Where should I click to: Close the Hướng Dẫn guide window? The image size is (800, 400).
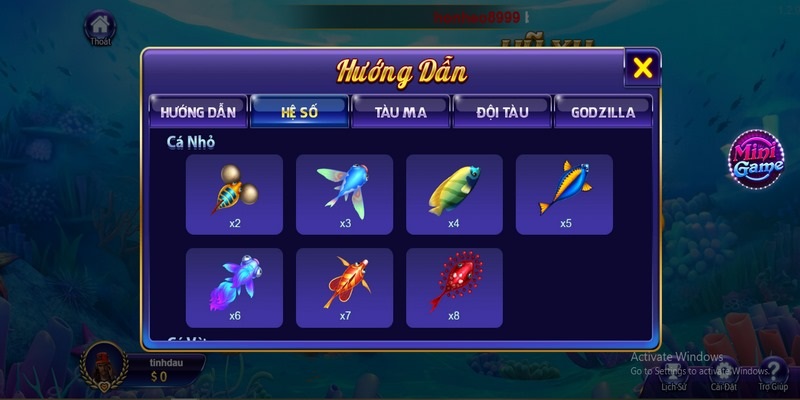click(x=643, y=68)
